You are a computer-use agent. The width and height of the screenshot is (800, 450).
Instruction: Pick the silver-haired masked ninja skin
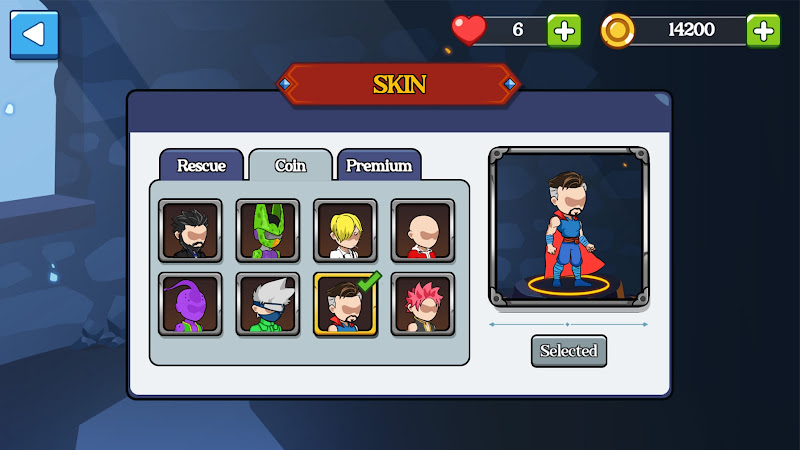click(267, 304)
